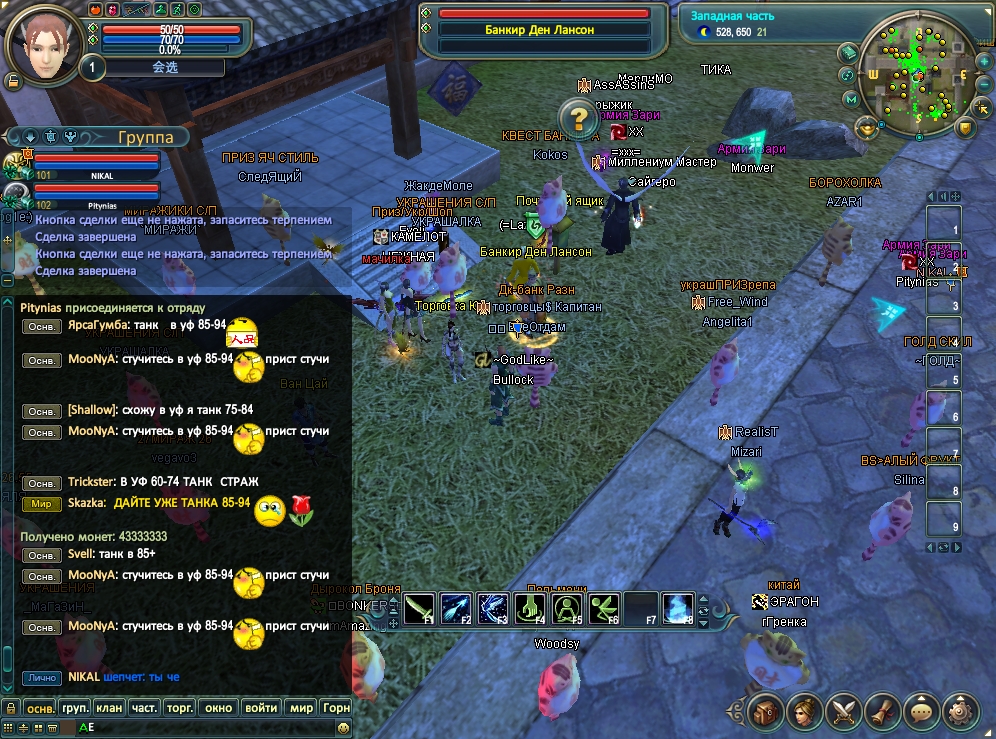Open the emoticon picker in chat
996x739 pixels.
click(343, 728)
